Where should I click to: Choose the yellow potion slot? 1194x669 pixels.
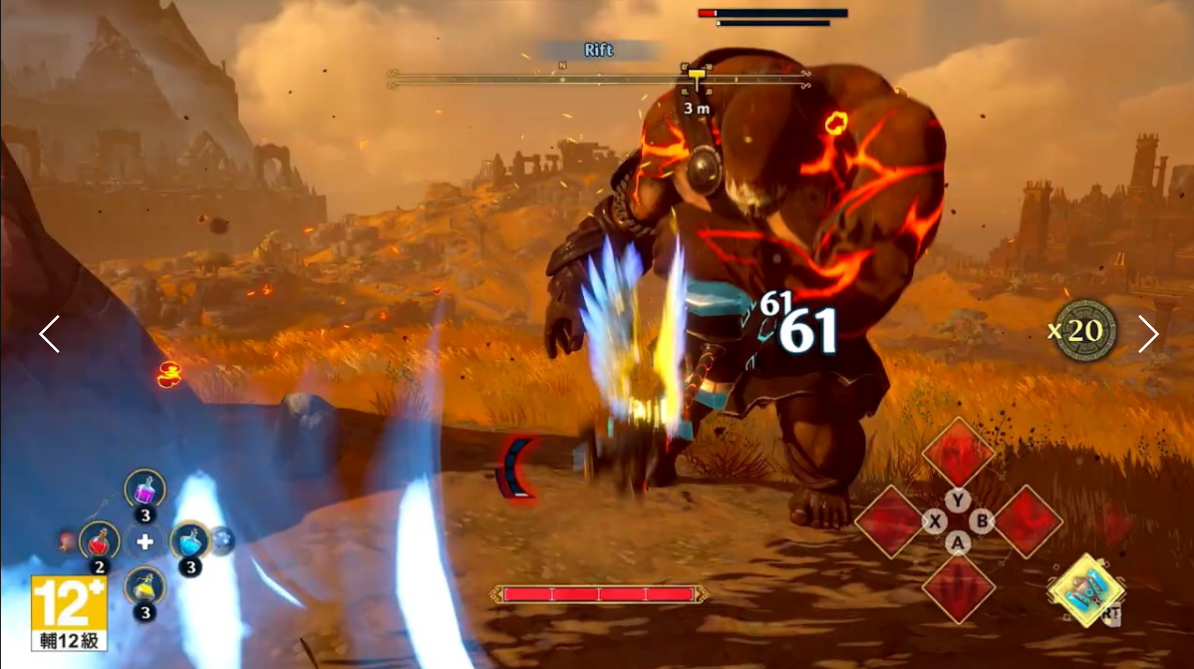coord(145,585)
